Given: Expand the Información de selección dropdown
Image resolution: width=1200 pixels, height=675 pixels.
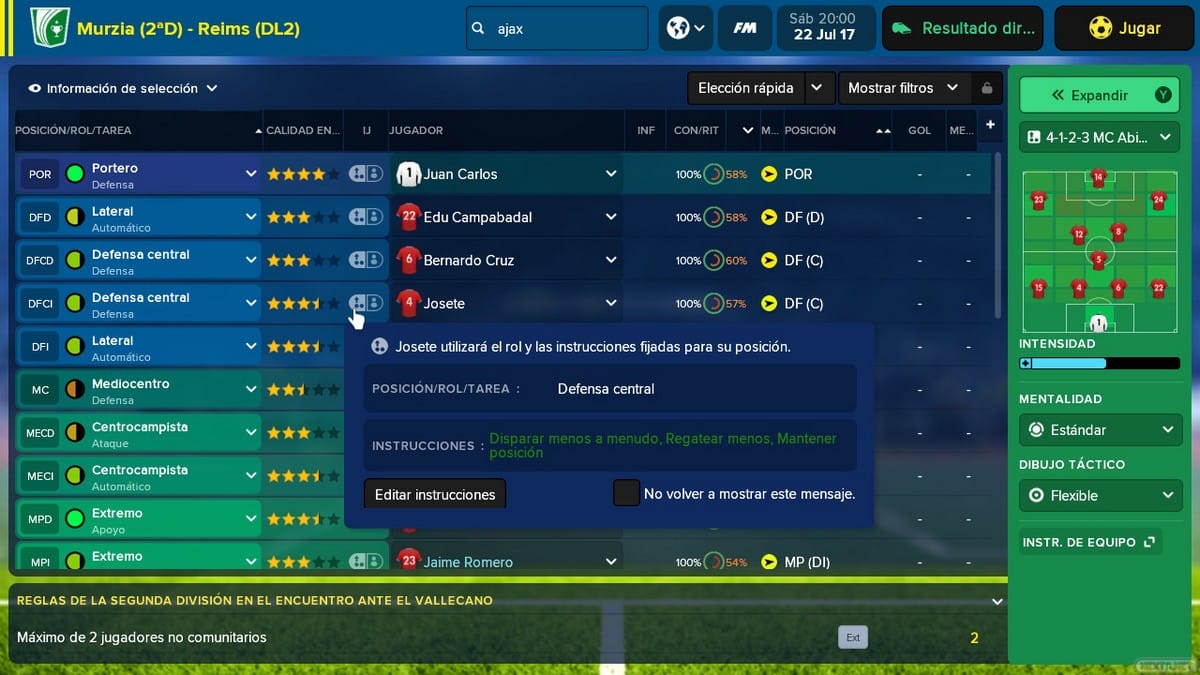Looking at the screenshot, I should tap(122, 88).
